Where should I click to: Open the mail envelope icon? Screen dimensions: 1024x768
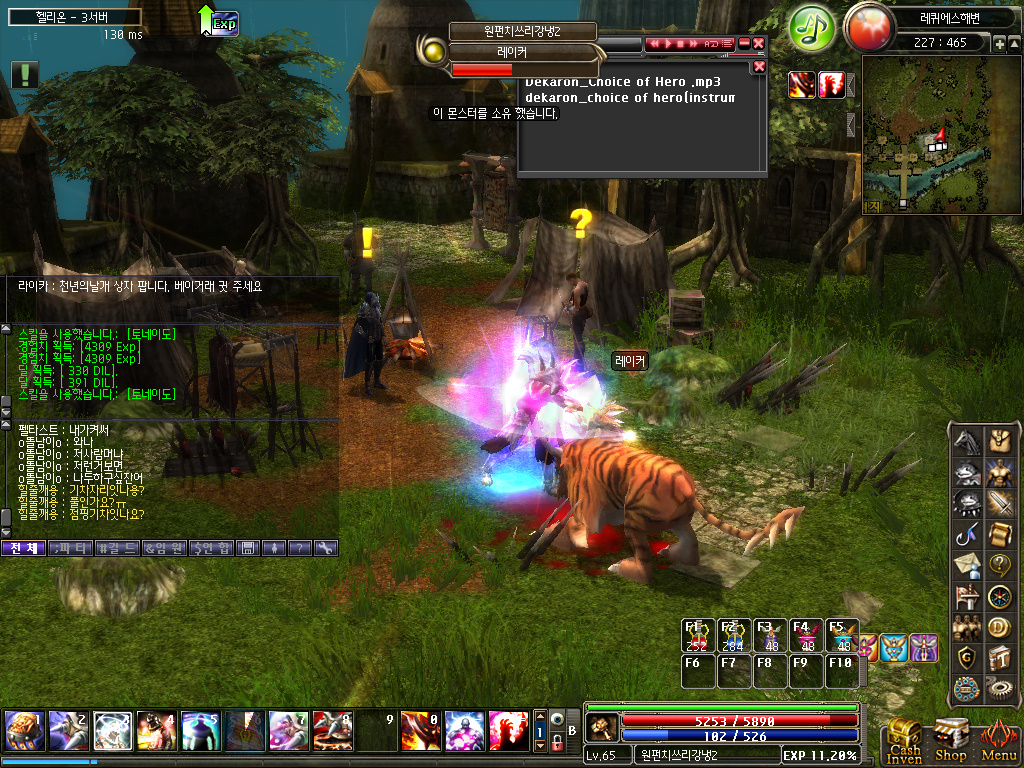pos(966,565)
